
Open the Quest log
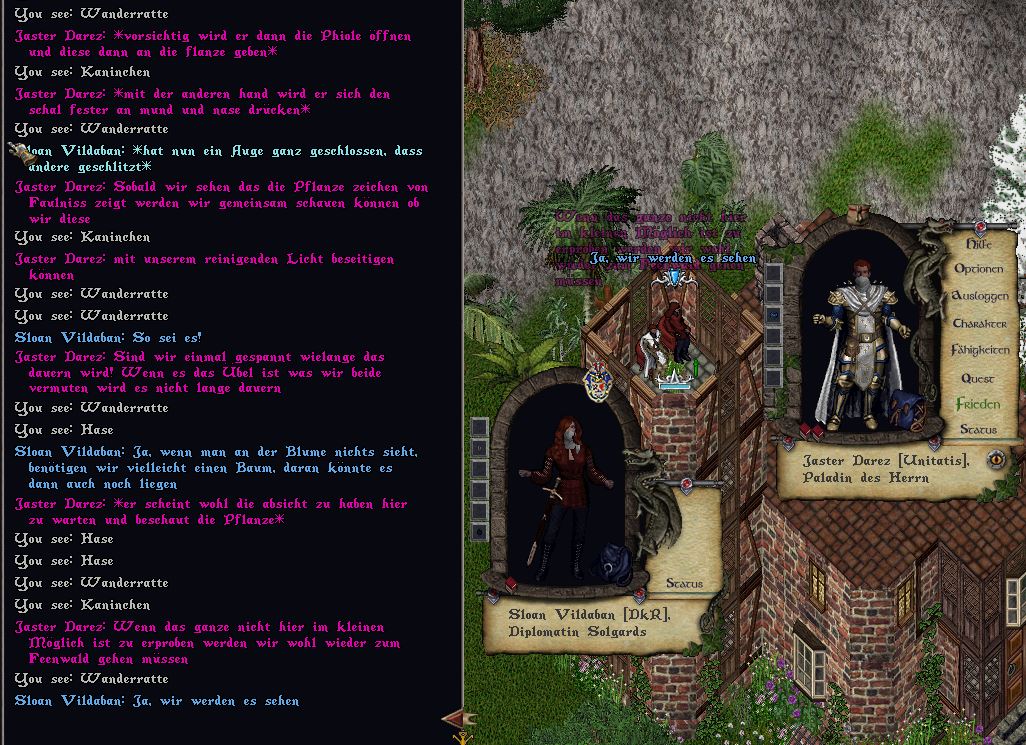point(977,378)
